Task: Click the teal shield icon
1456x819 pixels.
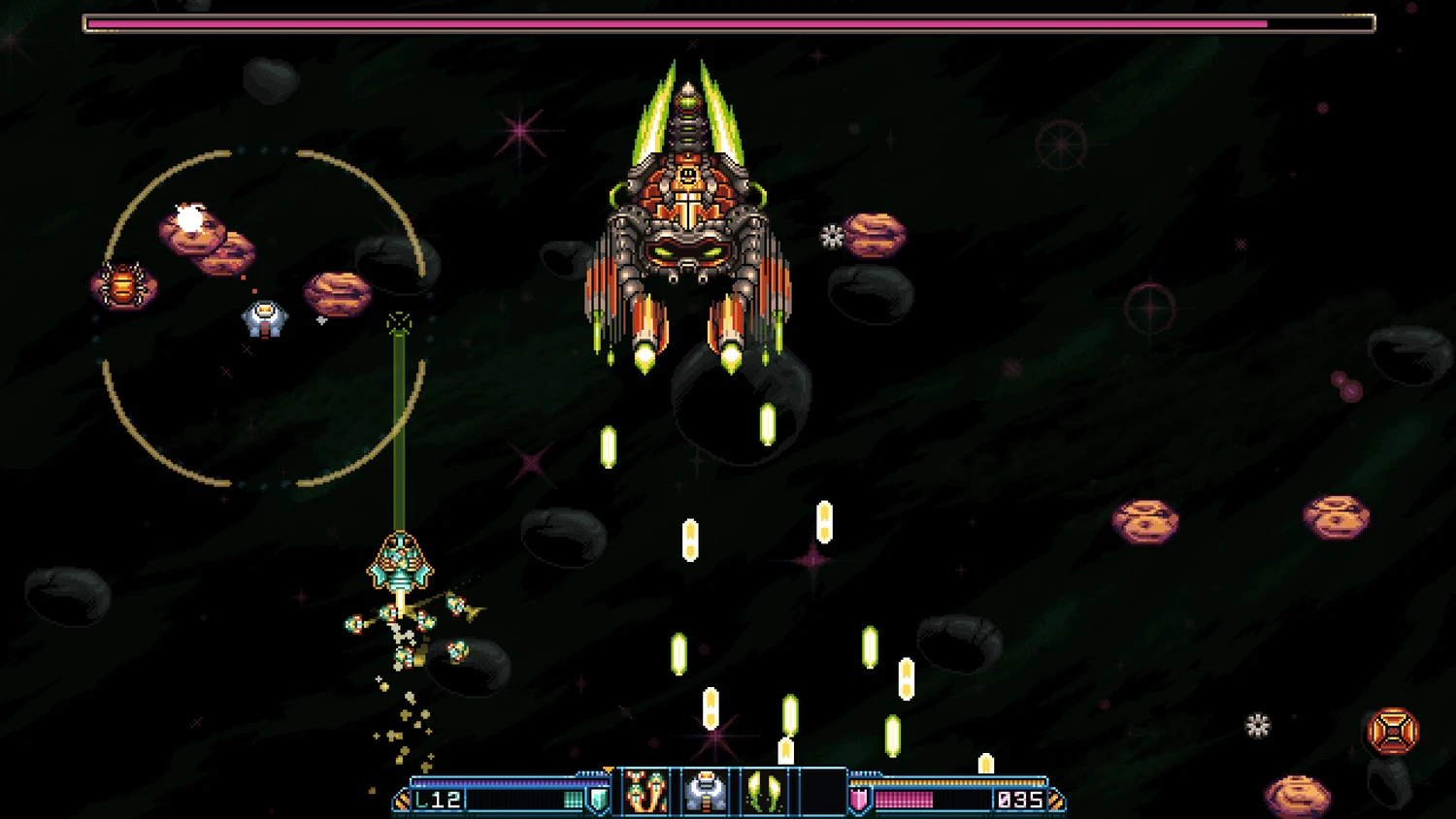Action: [599, 800]
